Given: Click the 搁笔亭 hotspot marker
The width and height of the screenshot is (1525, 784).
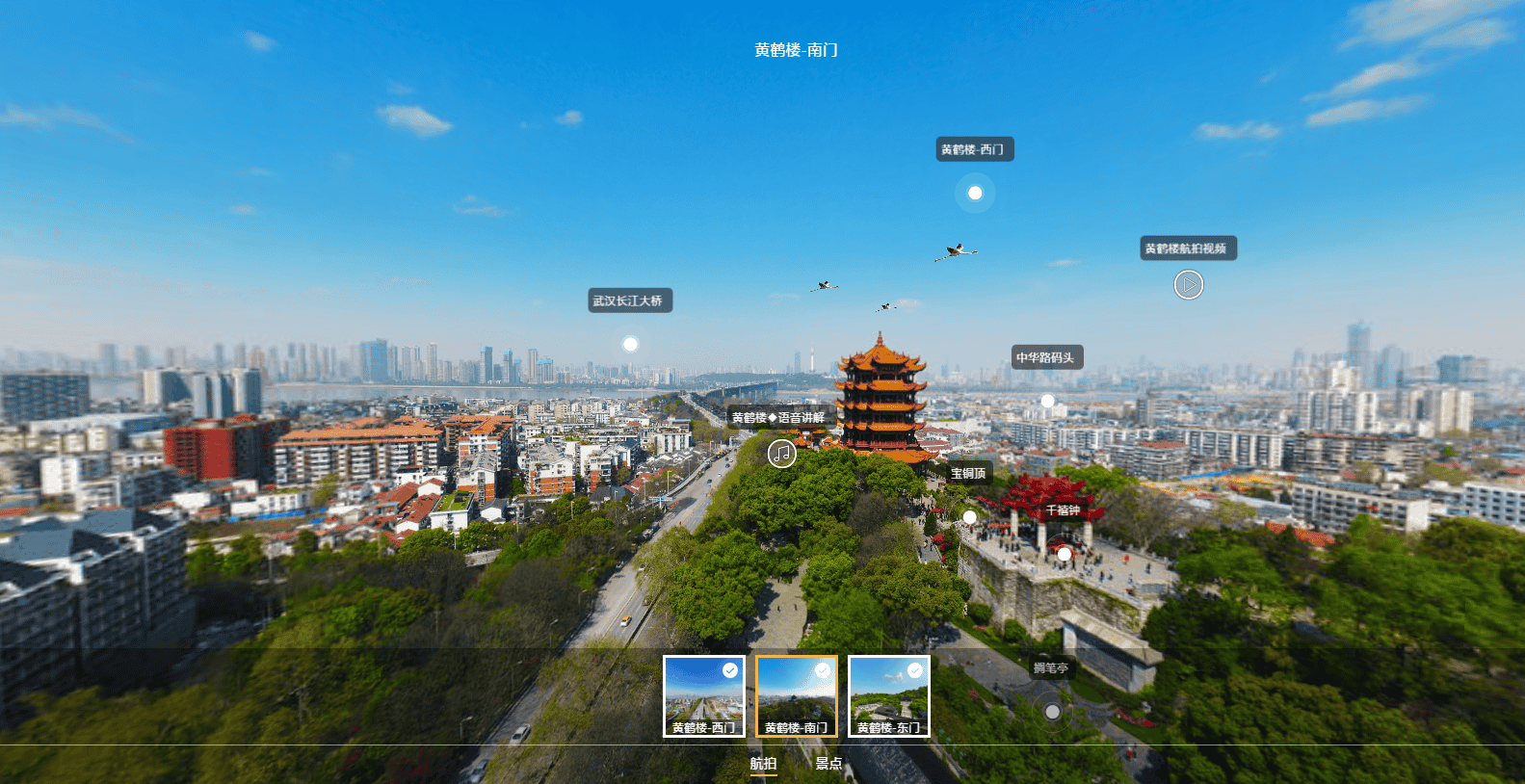Looking at the screenshot, I should pos(1052,711).
